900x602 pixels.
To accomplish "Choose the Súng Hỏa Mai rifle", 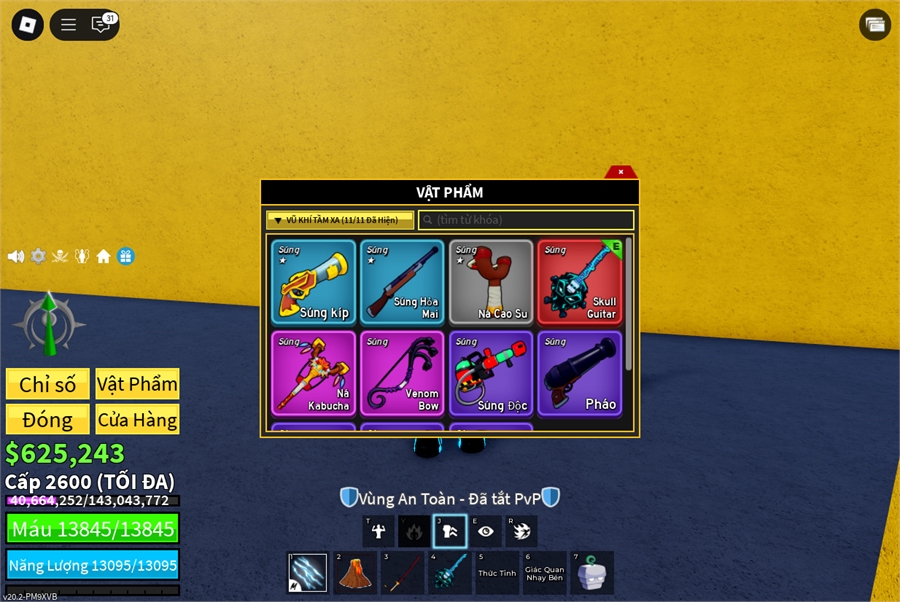I will tap(402, 282).
